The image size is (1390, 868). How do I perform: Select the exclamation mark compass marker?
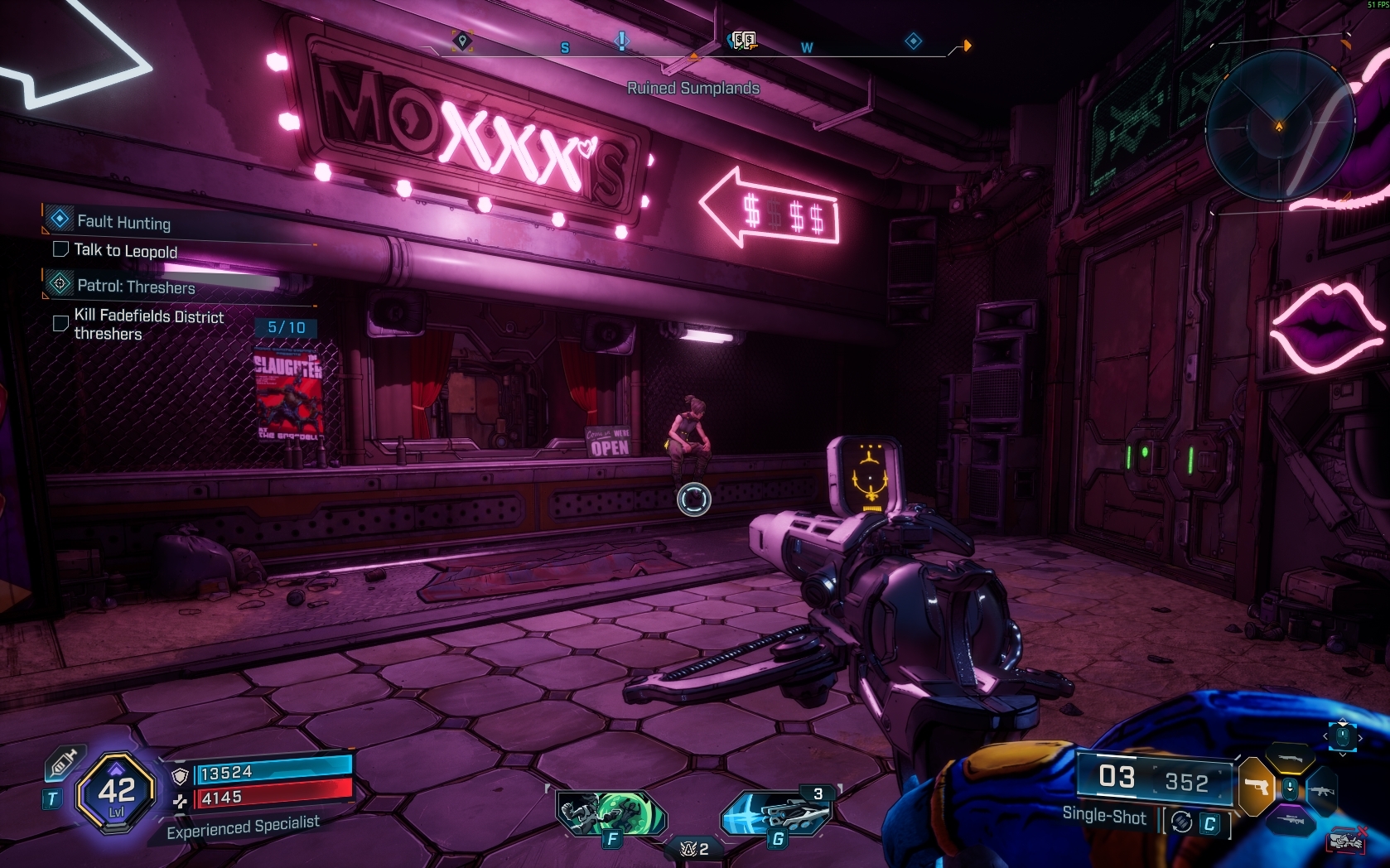pyautogui.click(x=622, y=40)
